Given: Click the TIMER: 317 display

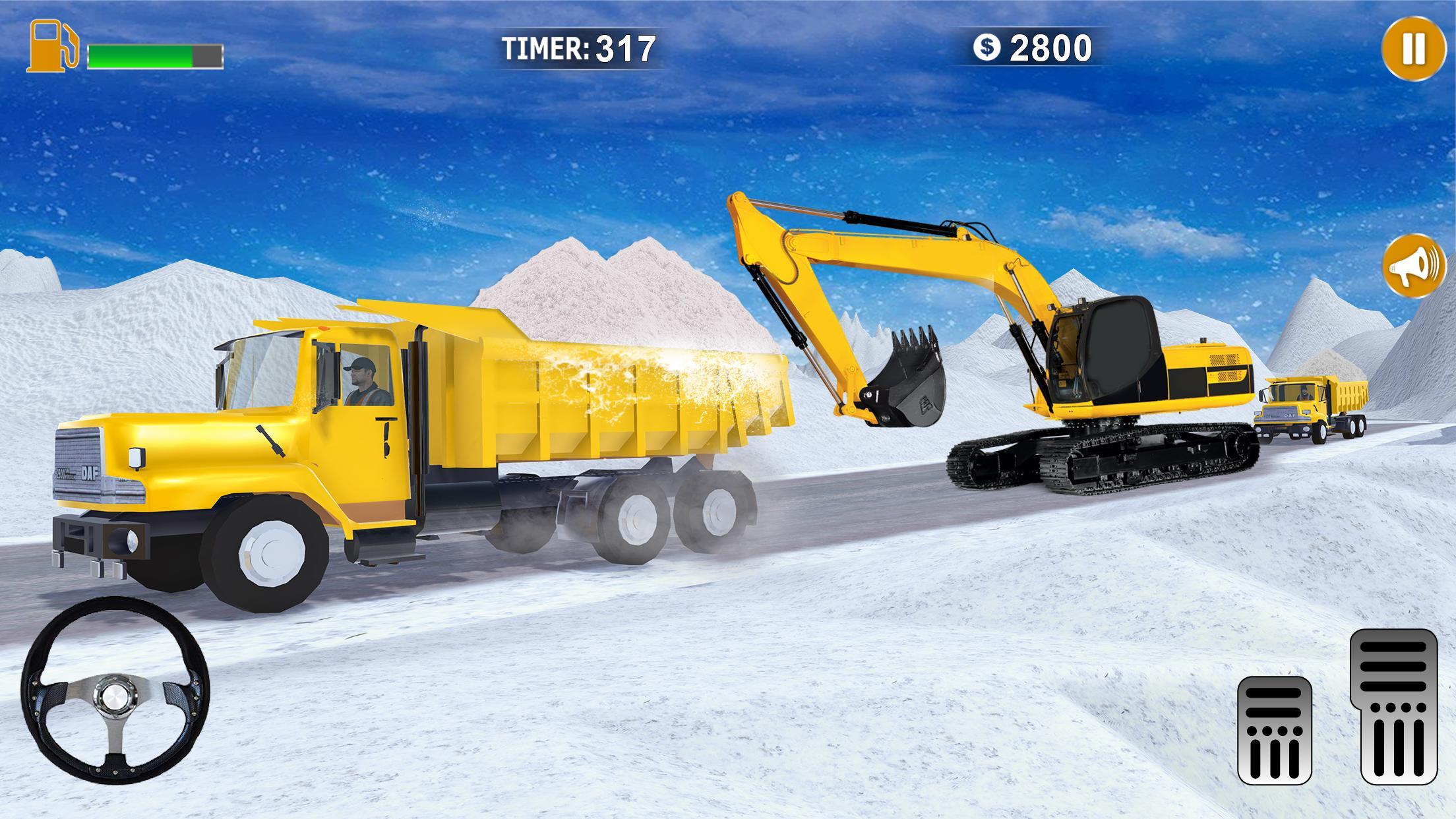Looking at the screenshot, I should tap(579, 47).
